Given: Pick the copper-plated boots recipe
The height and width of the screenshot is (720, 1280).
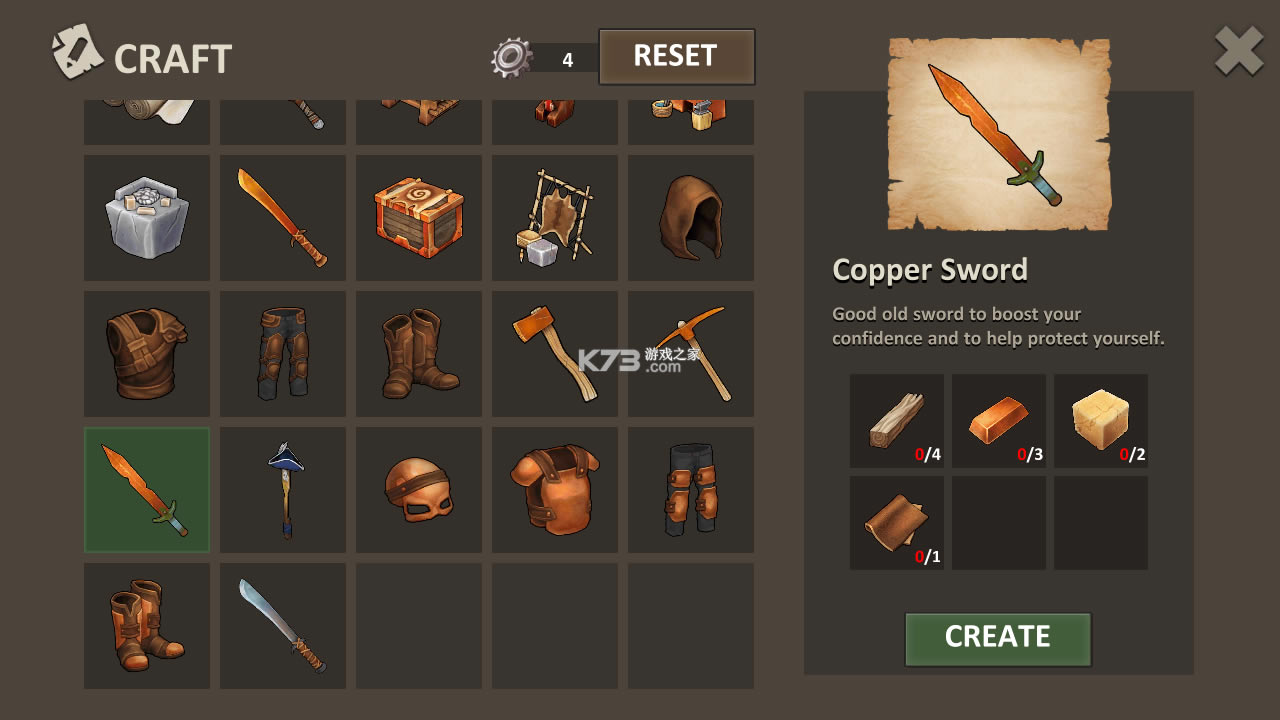Looking at the screenshot, I should 147,626.
